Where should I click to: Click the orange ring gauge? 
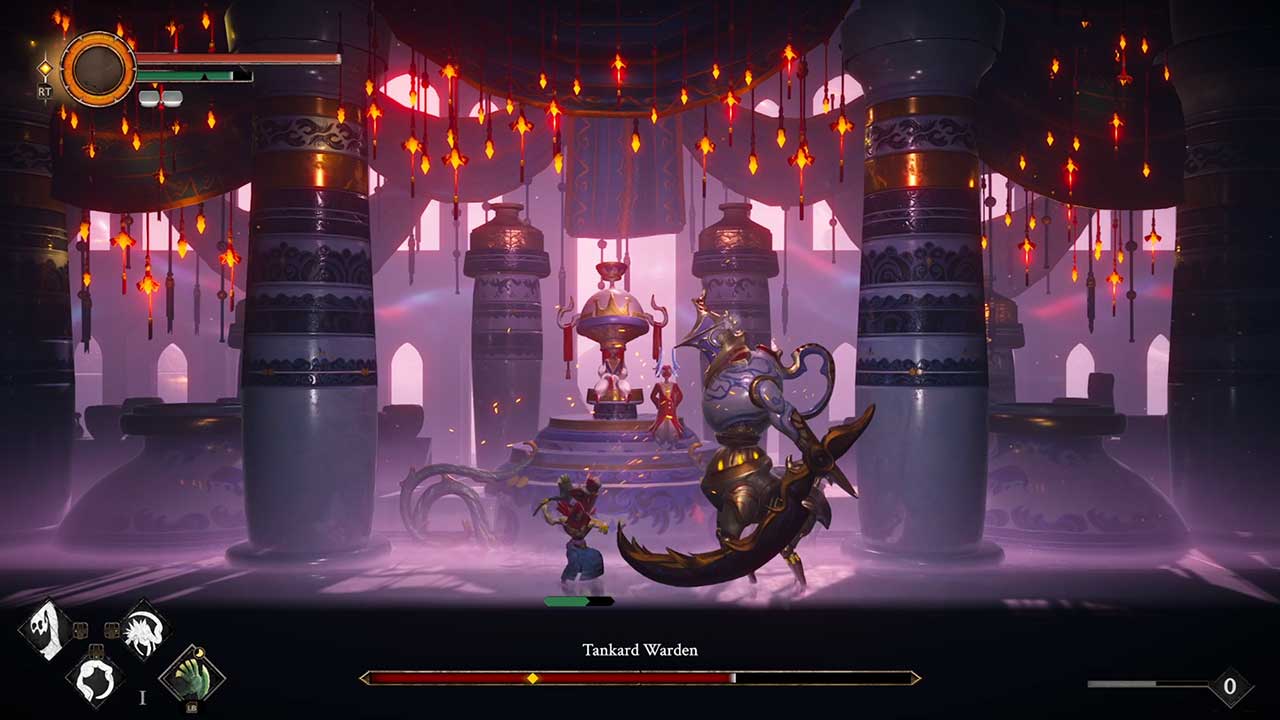click(98, 68)
